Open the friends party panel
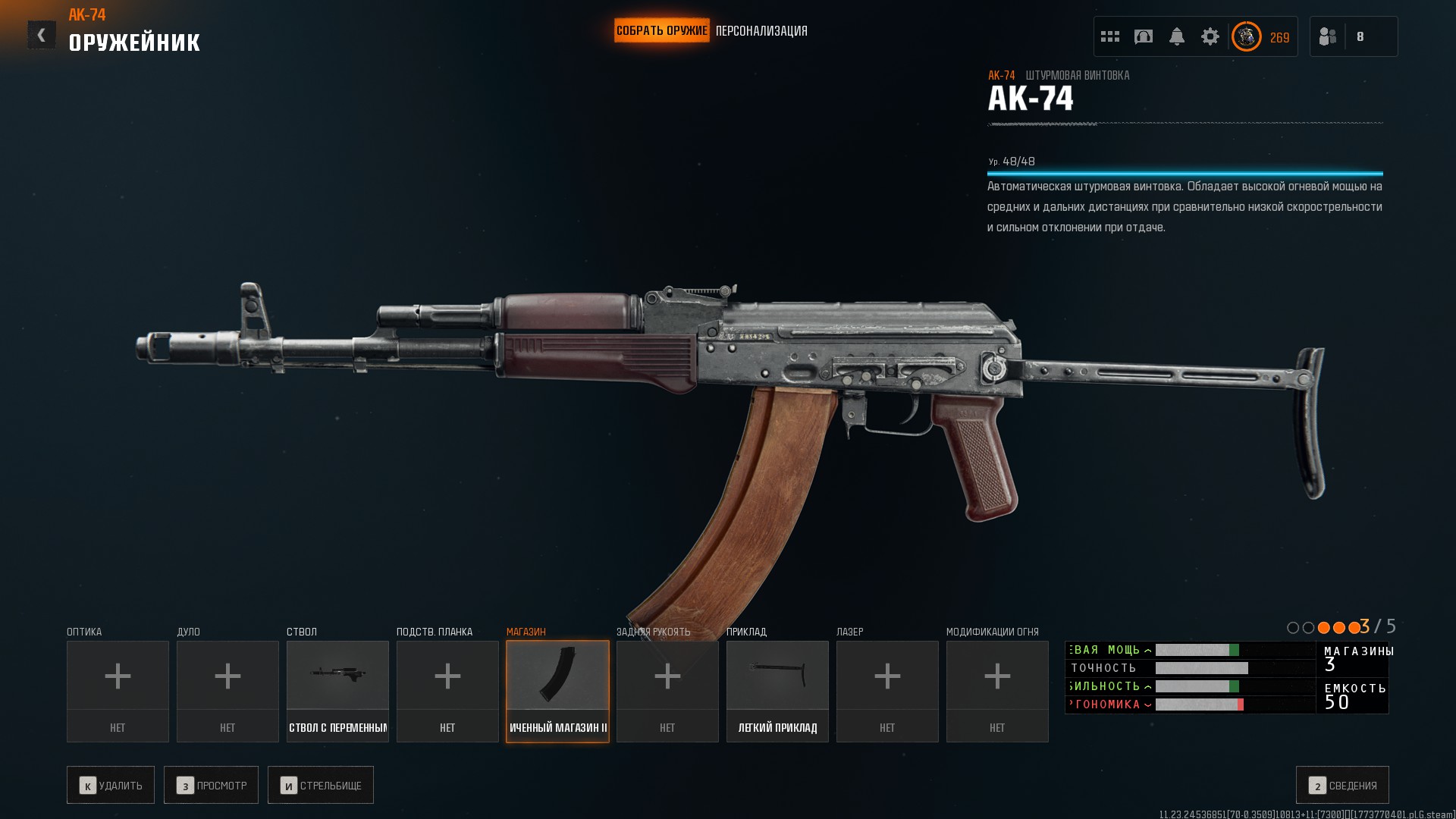This screenshot has width=1456, height=819. (1353, 36)
